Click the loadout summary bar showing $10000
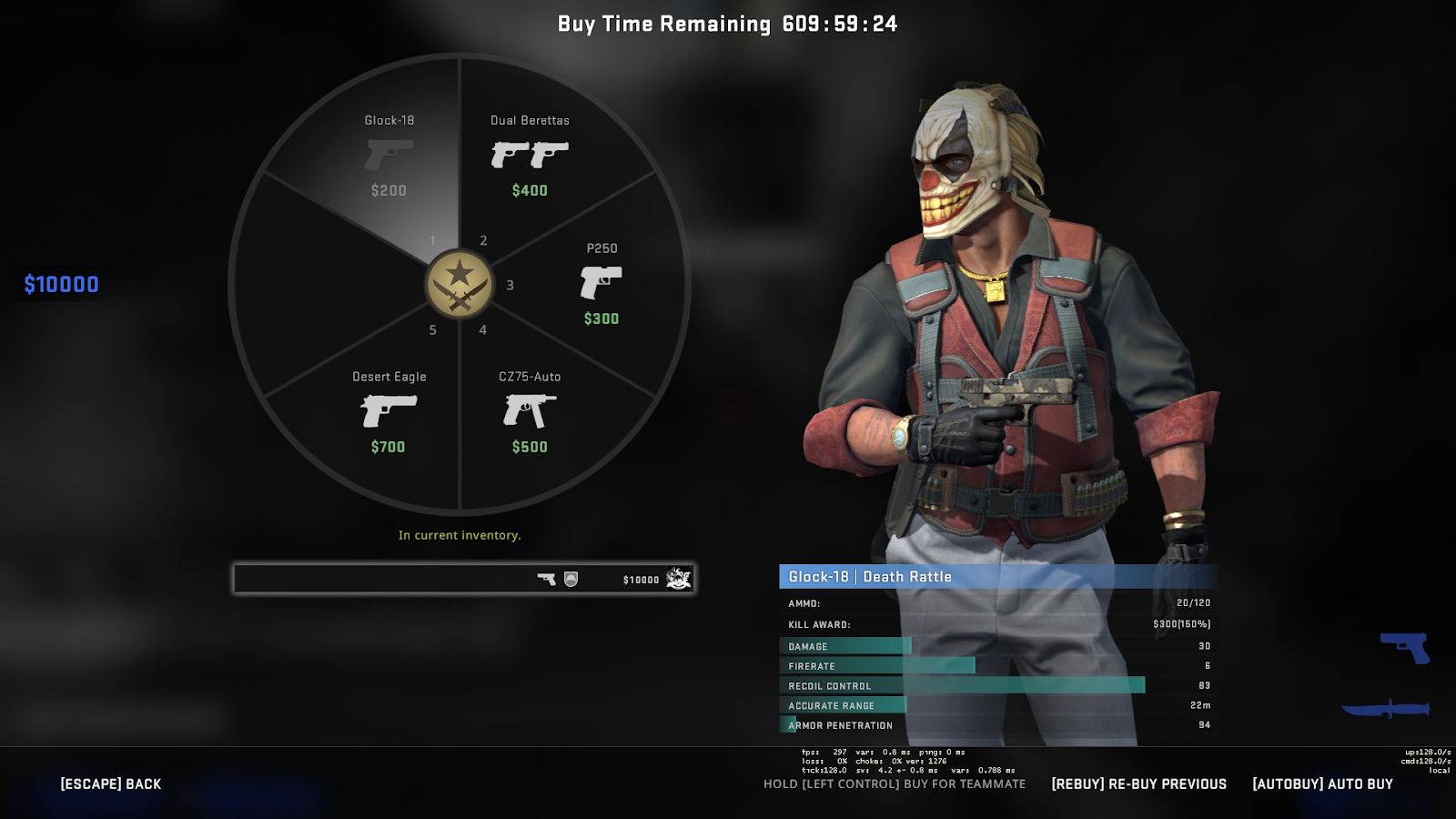The height and width of the screenshot is (819, 1456). pos(464,579)
